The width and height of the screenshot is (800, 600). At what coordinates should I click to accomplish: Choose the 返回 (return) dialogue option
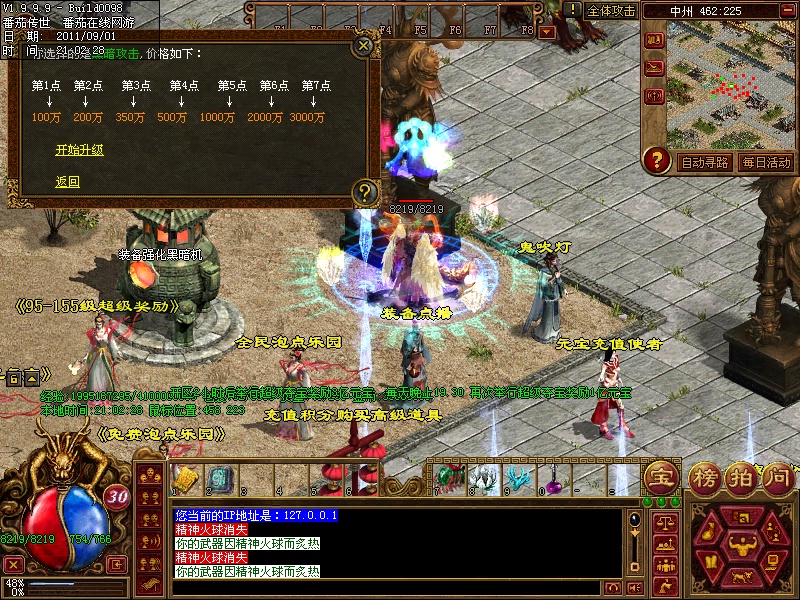coord(67,182)
